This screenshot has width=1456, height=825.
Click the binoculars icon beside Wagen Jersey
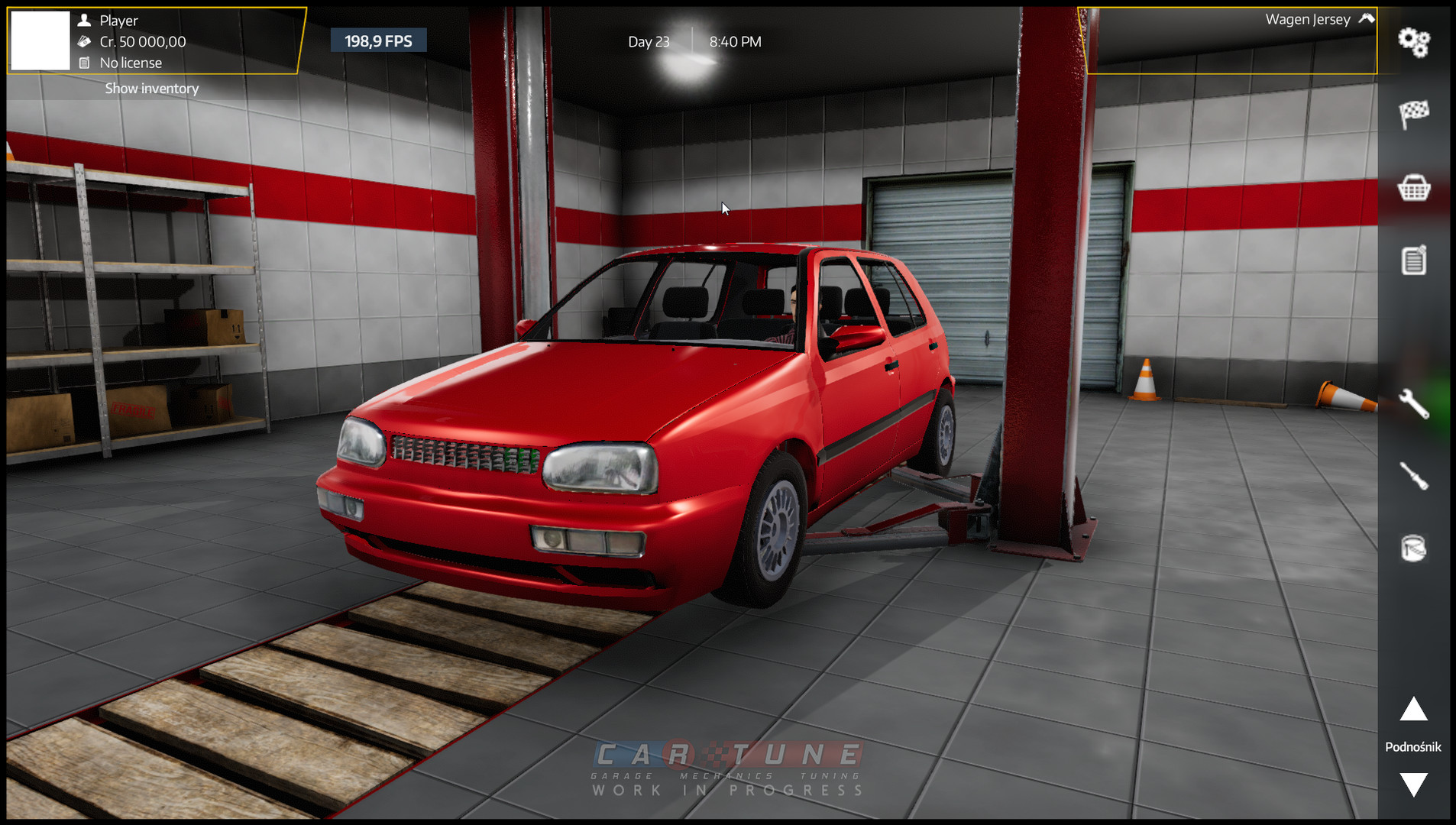[1364, 18]
